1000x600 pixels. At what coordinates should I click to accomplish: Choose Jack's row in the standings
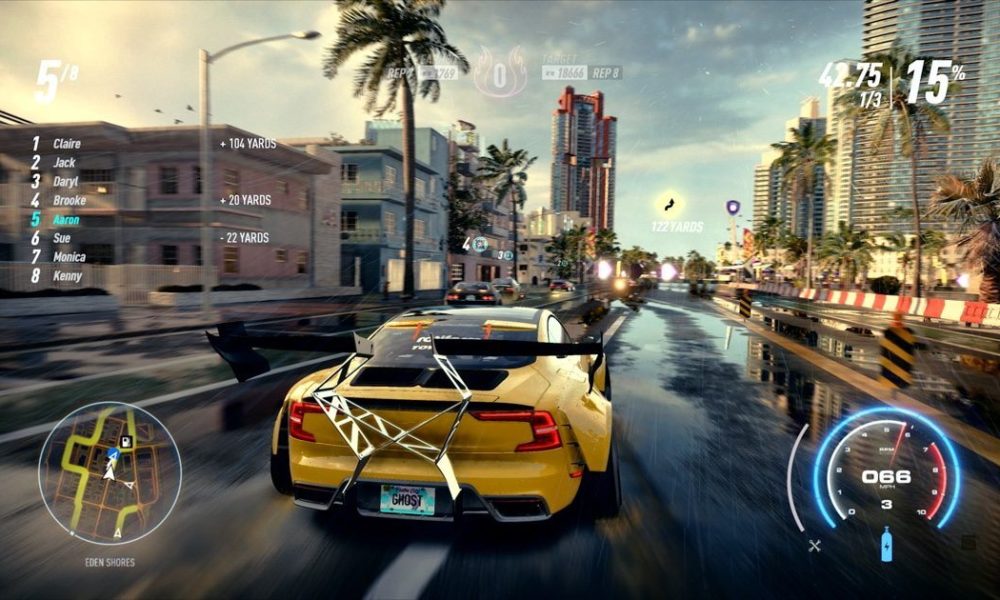point(64,162)
